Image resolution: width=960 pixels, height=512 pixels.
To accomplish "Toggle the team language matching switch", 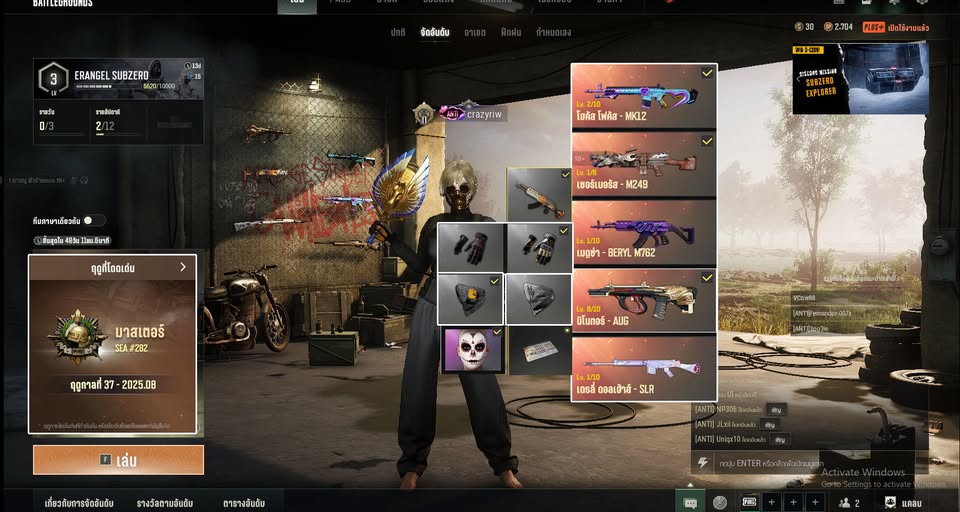I will 93,220.
